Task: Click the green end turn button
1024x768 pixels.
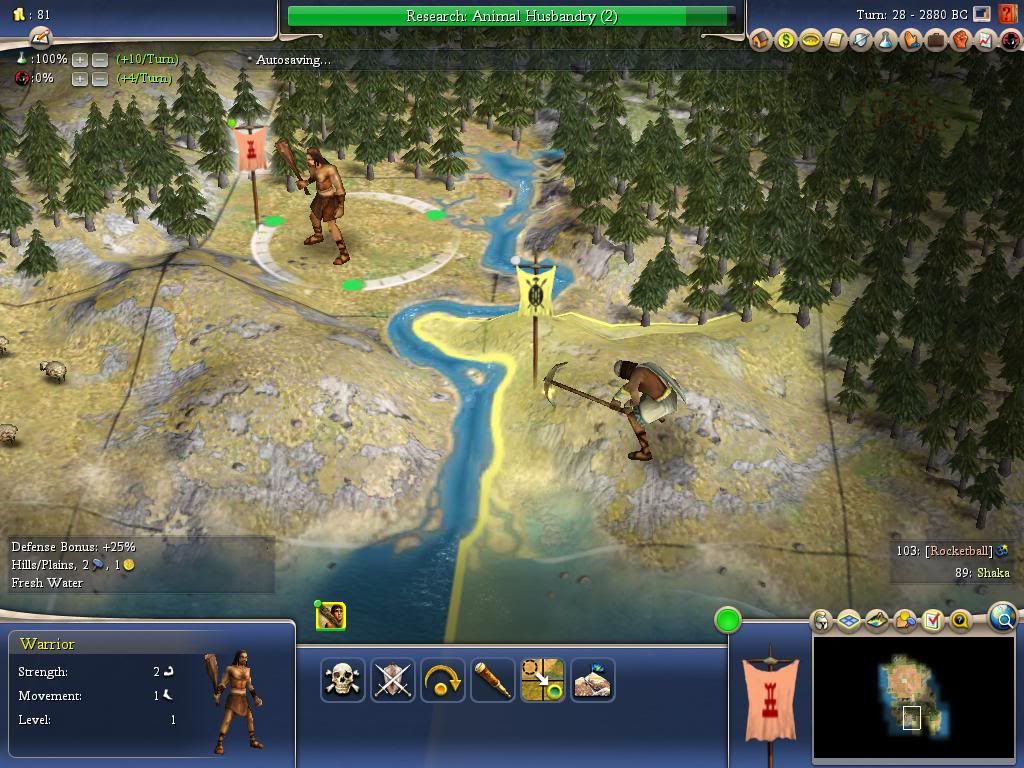Action: click(x=728, y=620)
